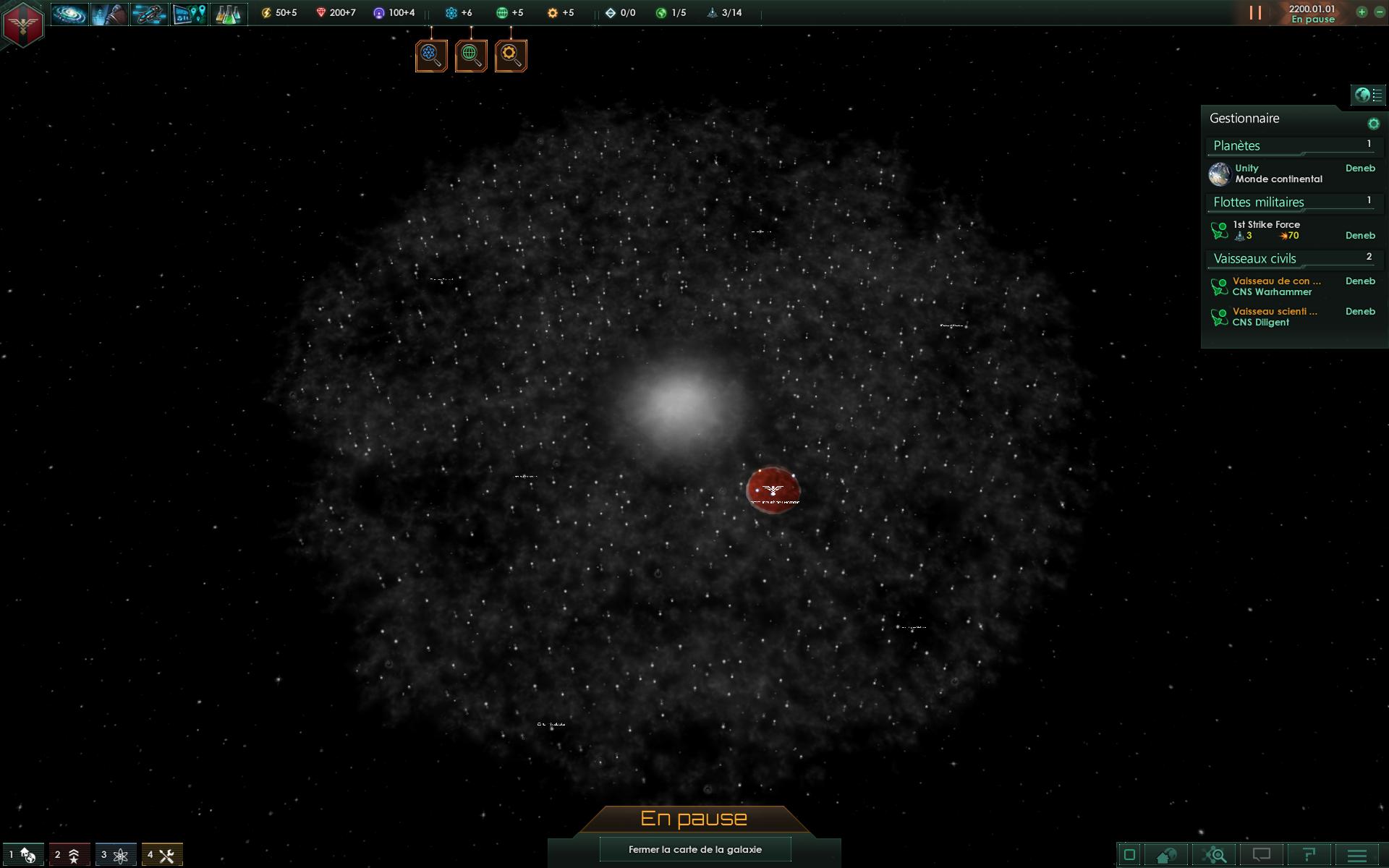Image resolution: width=1389 pixels, height=868 pixels.
Task: Open the hamburger main menu button
Action: click(1357, 855)
